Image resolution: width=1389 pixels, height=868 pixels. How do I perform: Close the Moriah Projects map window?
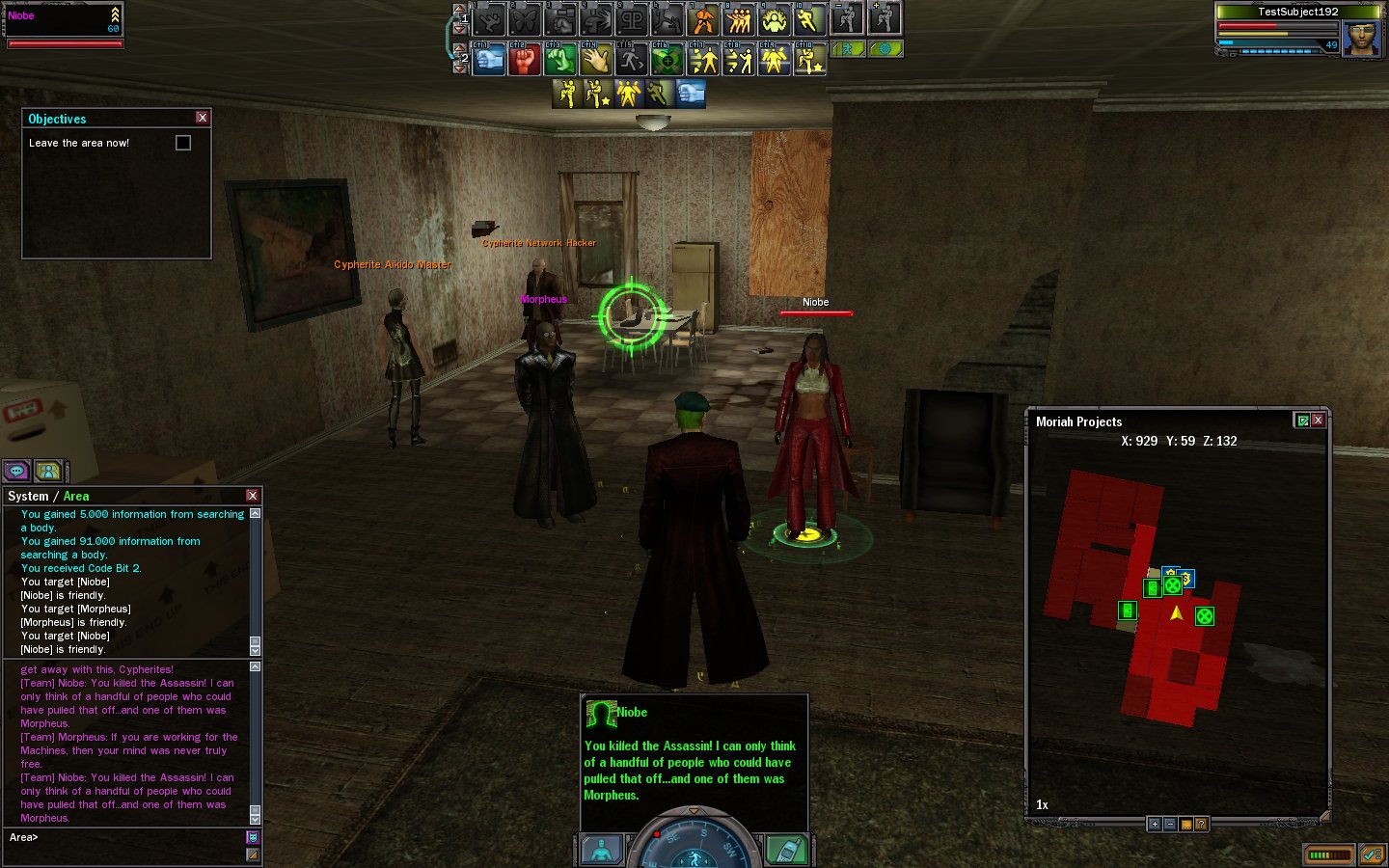[x=1318, y=420]
